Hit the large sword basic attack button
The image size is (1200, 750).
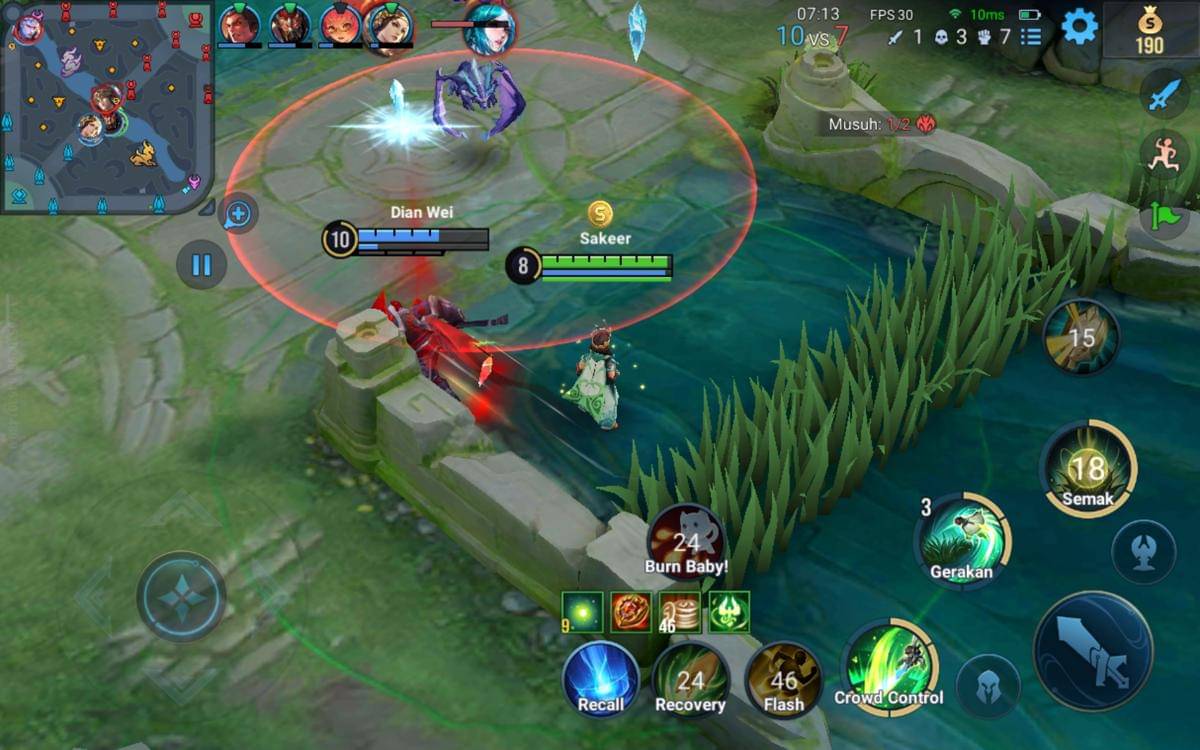pos(1093,651)
